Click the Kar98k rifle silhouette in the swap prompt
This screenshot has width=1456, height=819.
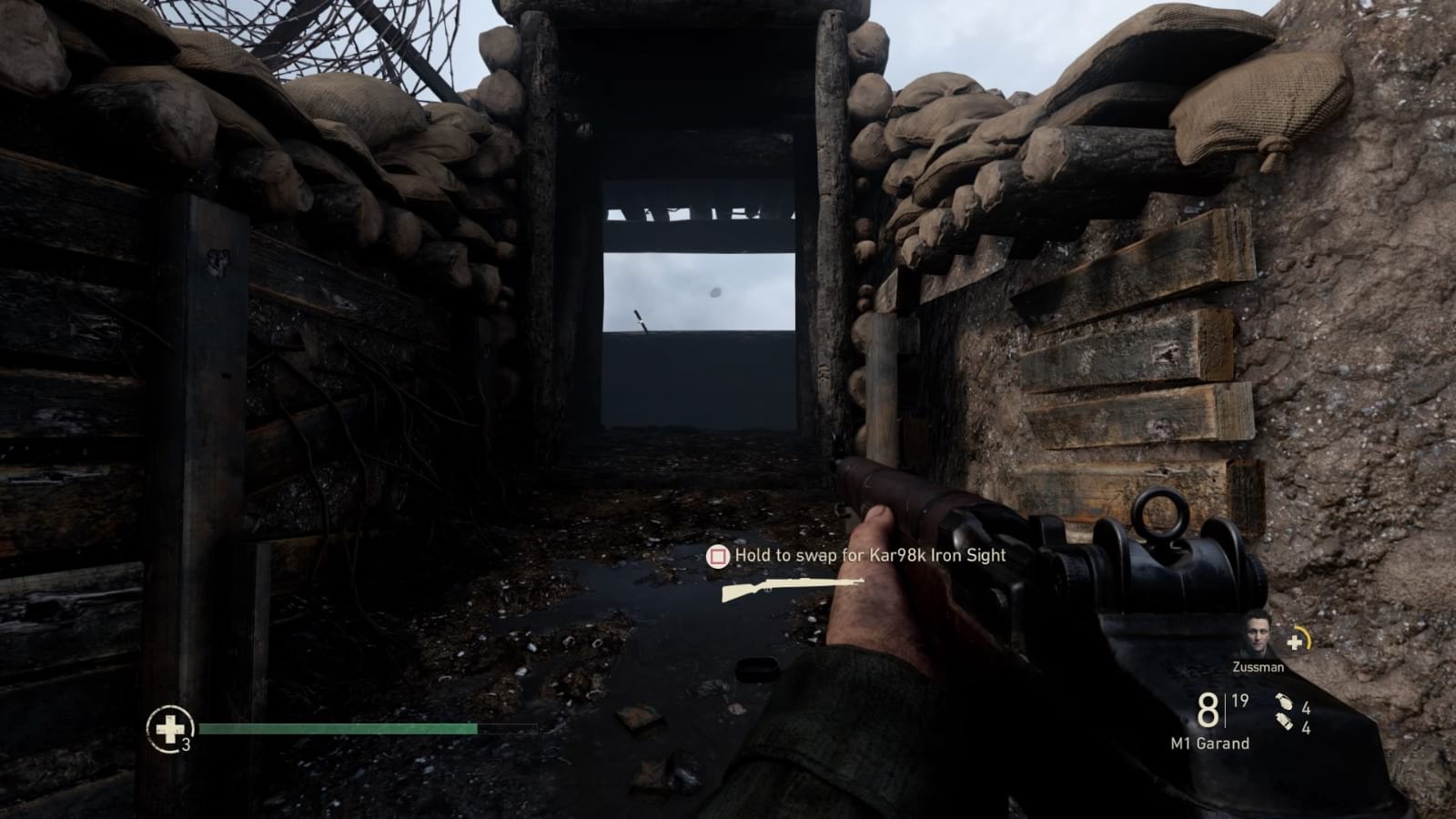(791, 587)
